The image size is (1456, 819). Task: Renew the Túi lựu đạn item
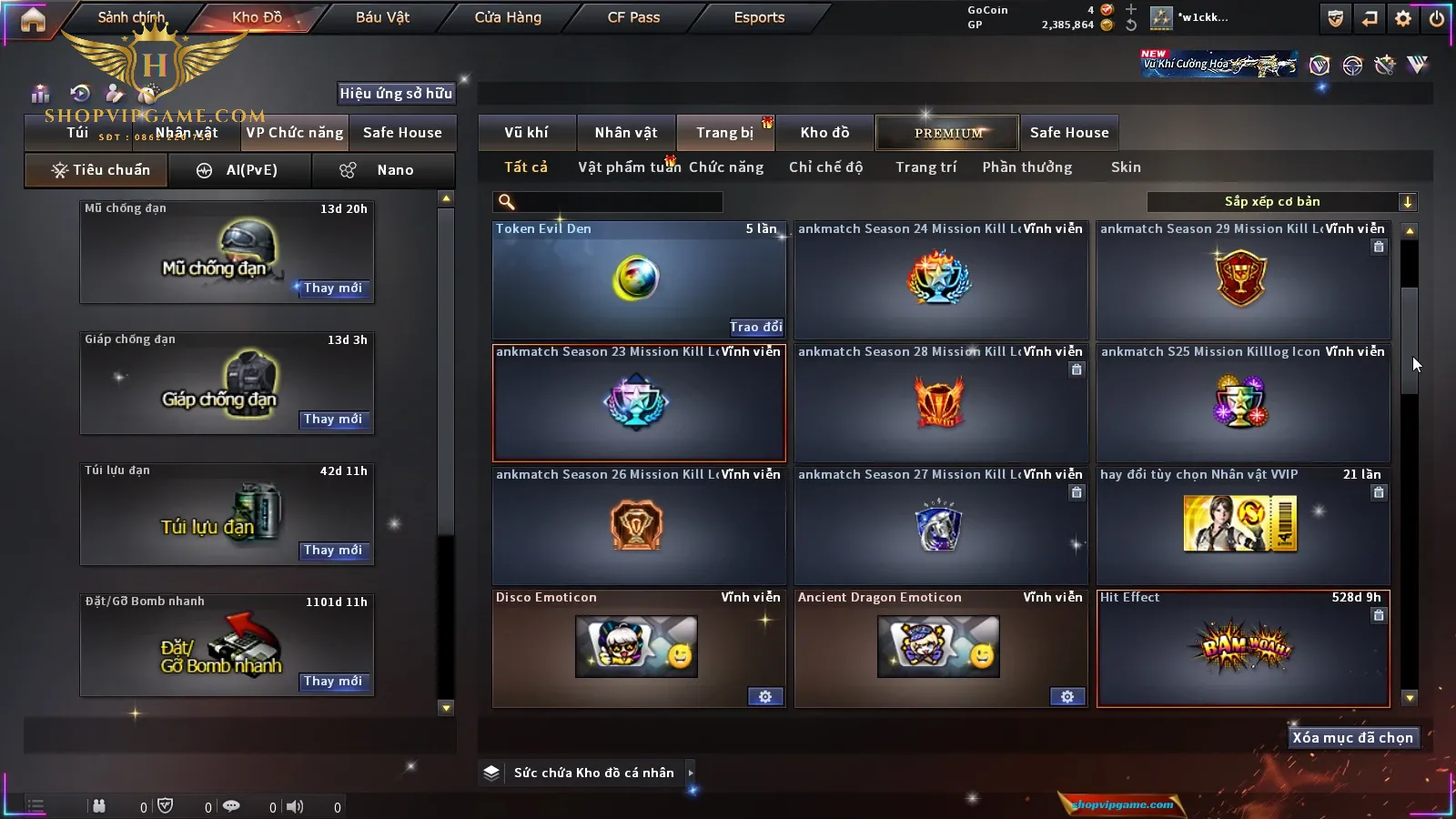coord(333,551)
